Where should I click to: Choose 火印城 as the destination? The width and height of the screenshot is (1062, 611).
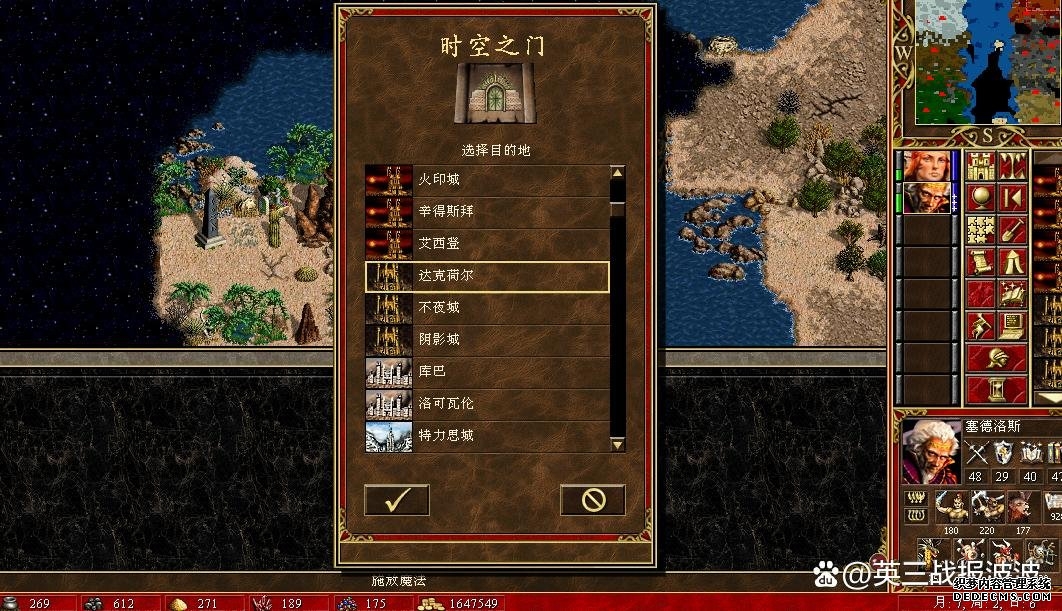(487, 180)
